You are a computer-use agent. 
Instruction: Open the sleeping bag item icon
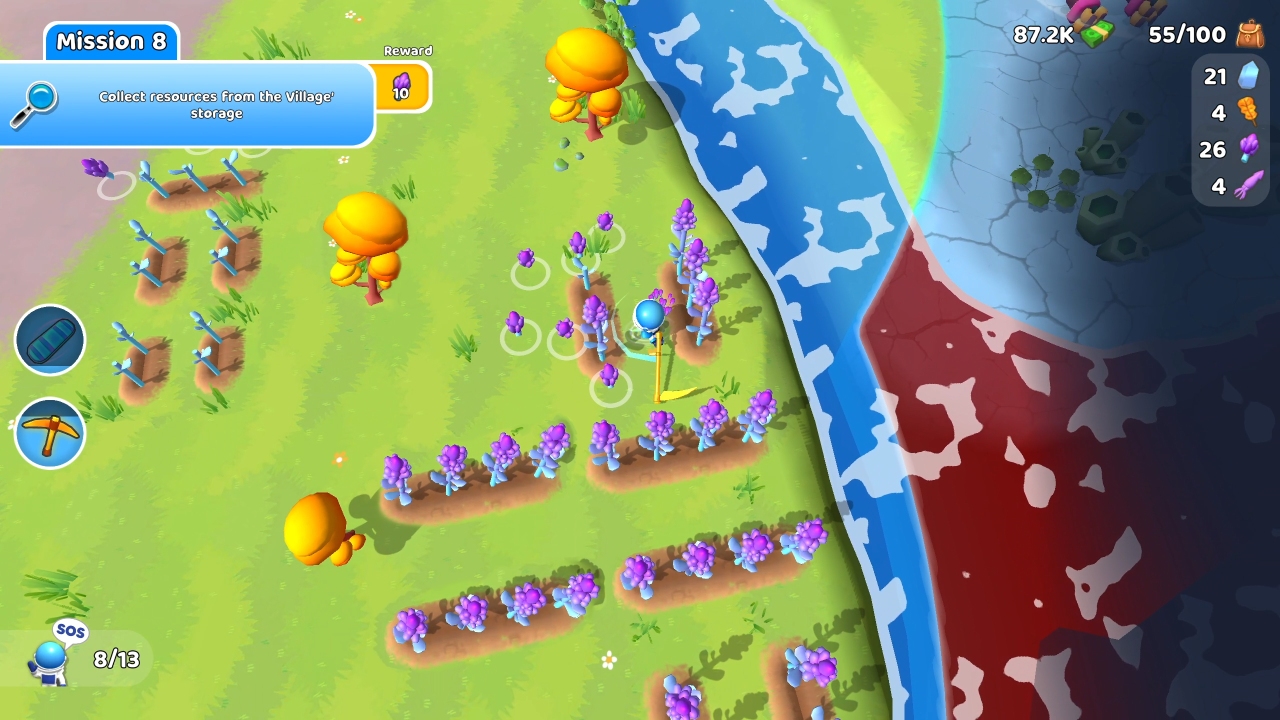pos(50,340)
